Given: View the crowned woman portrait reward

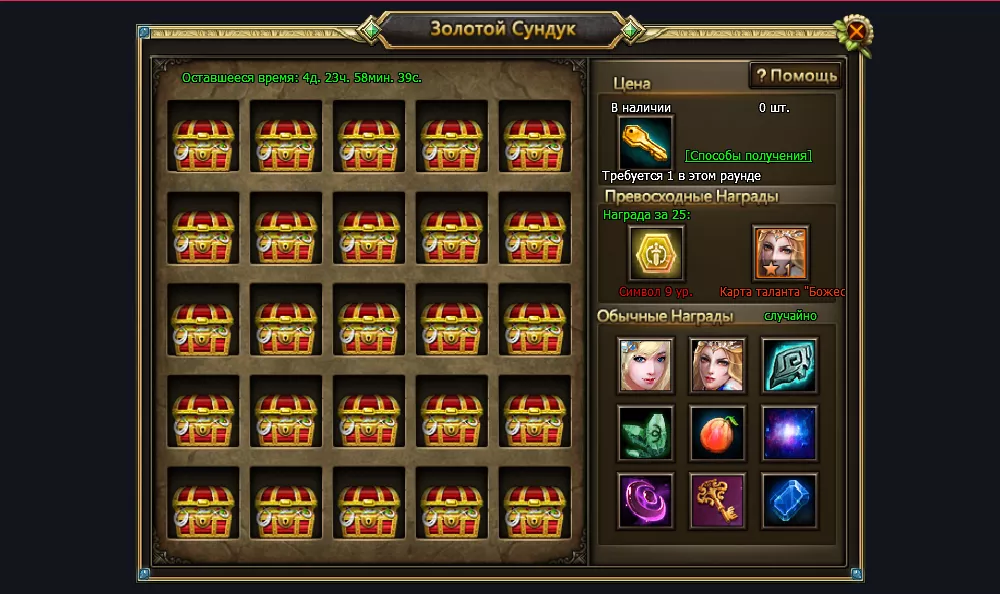Looking at the screenshot, I should [x=717, y=365].
